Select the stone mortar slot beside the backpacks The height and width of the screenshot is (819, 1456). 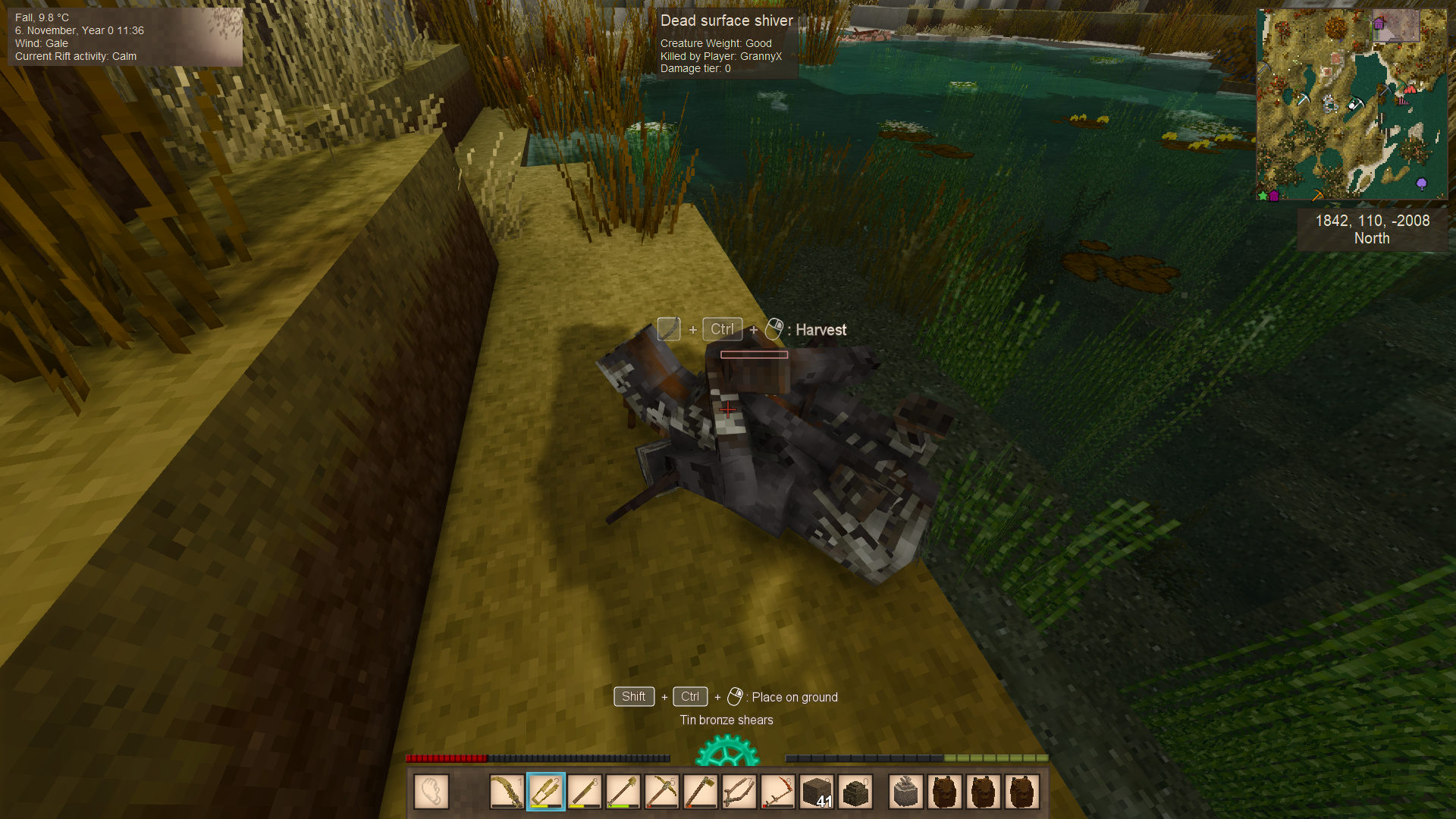[x=906, y=792]
